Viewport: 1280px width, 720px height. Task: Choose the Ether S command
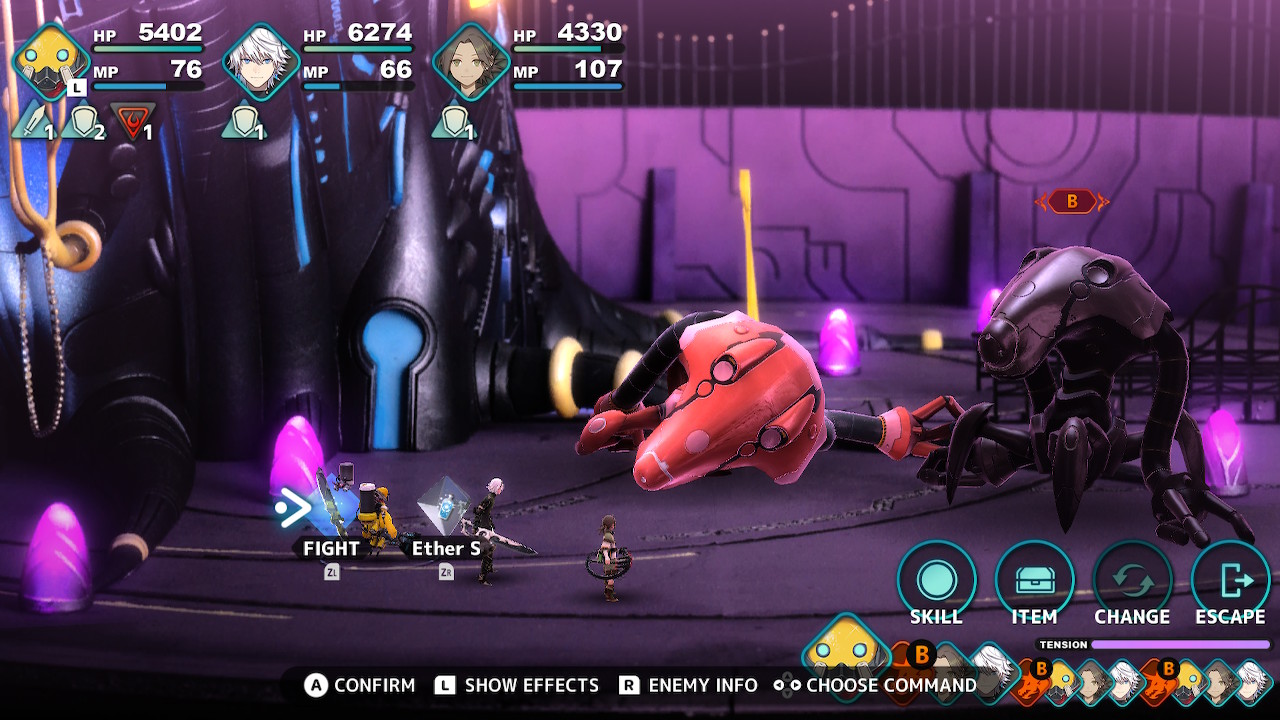point(446,548)
